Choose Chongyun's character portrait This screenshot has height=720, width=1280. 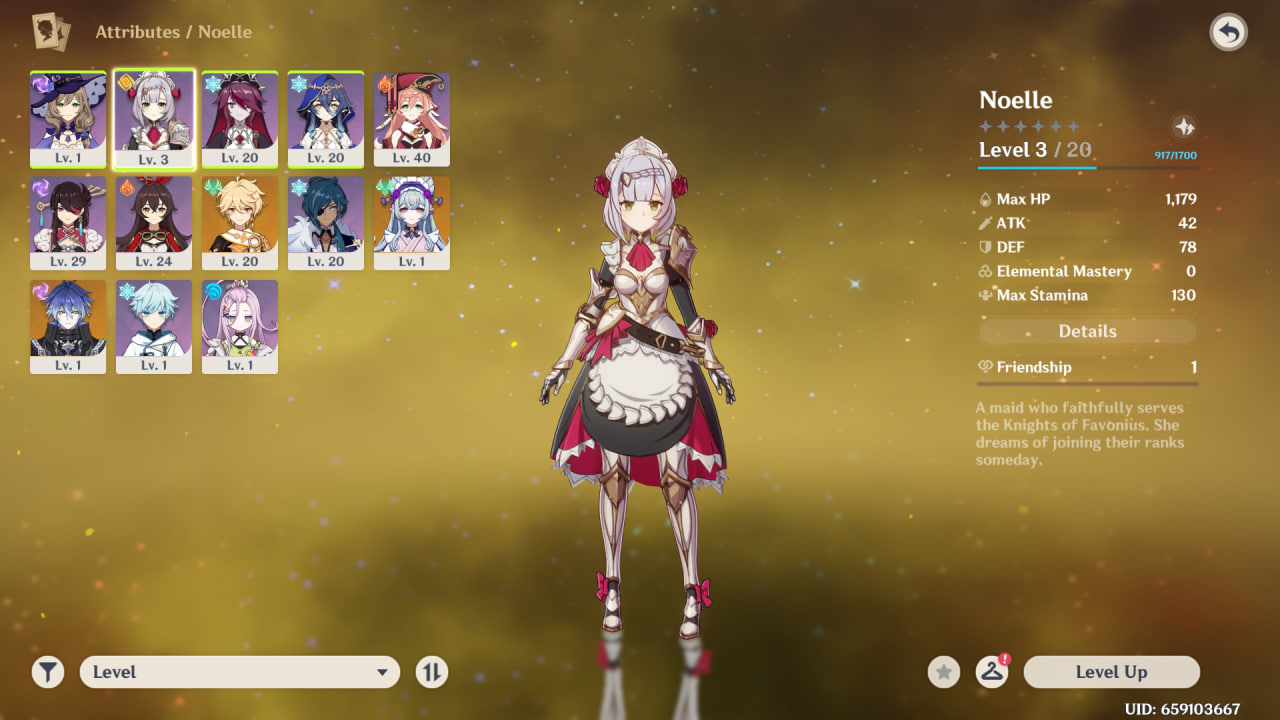[x=154, y=326]
